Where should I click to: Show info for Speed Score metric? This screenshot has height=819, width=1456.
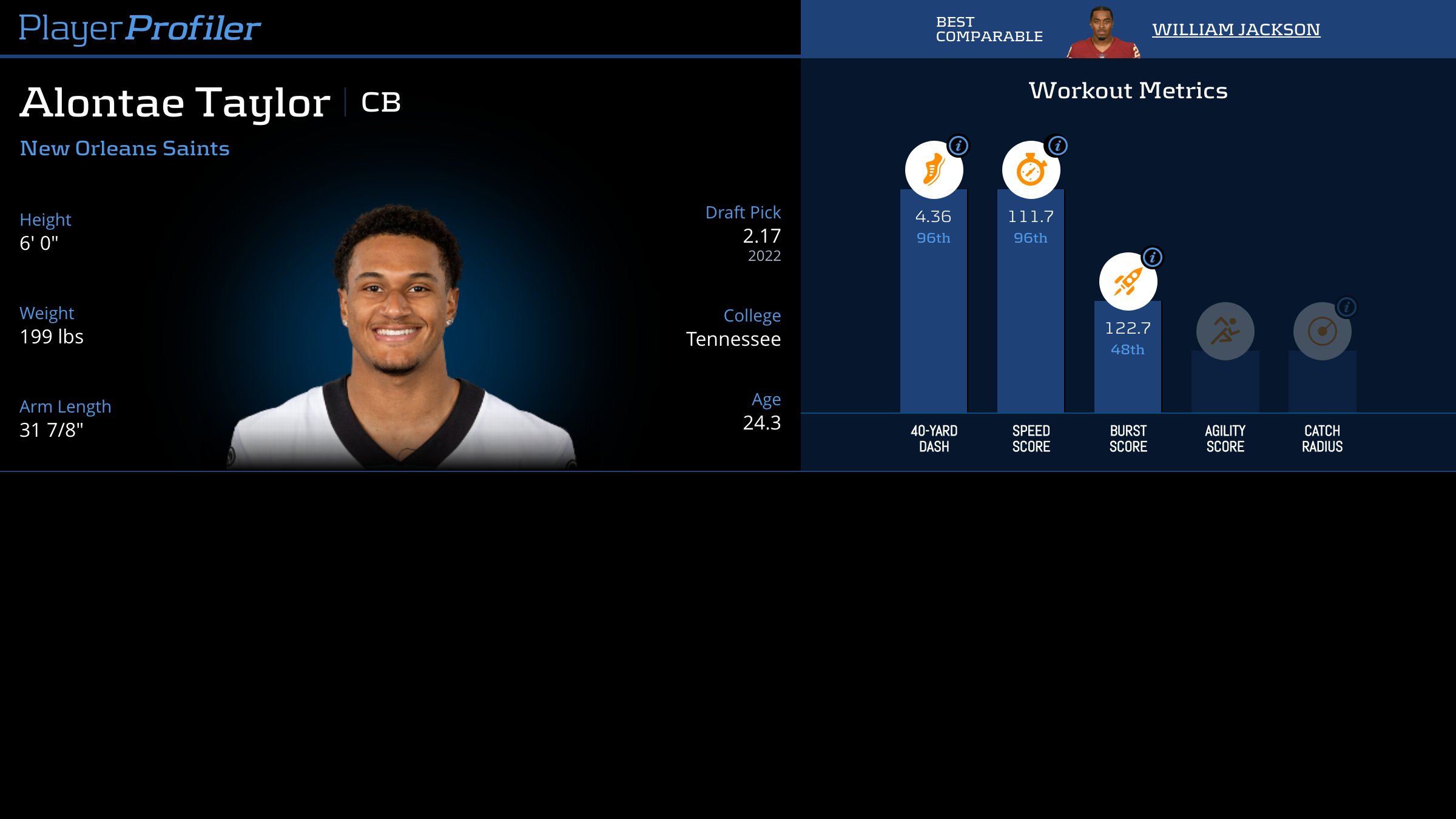(x=1058, y=146)
